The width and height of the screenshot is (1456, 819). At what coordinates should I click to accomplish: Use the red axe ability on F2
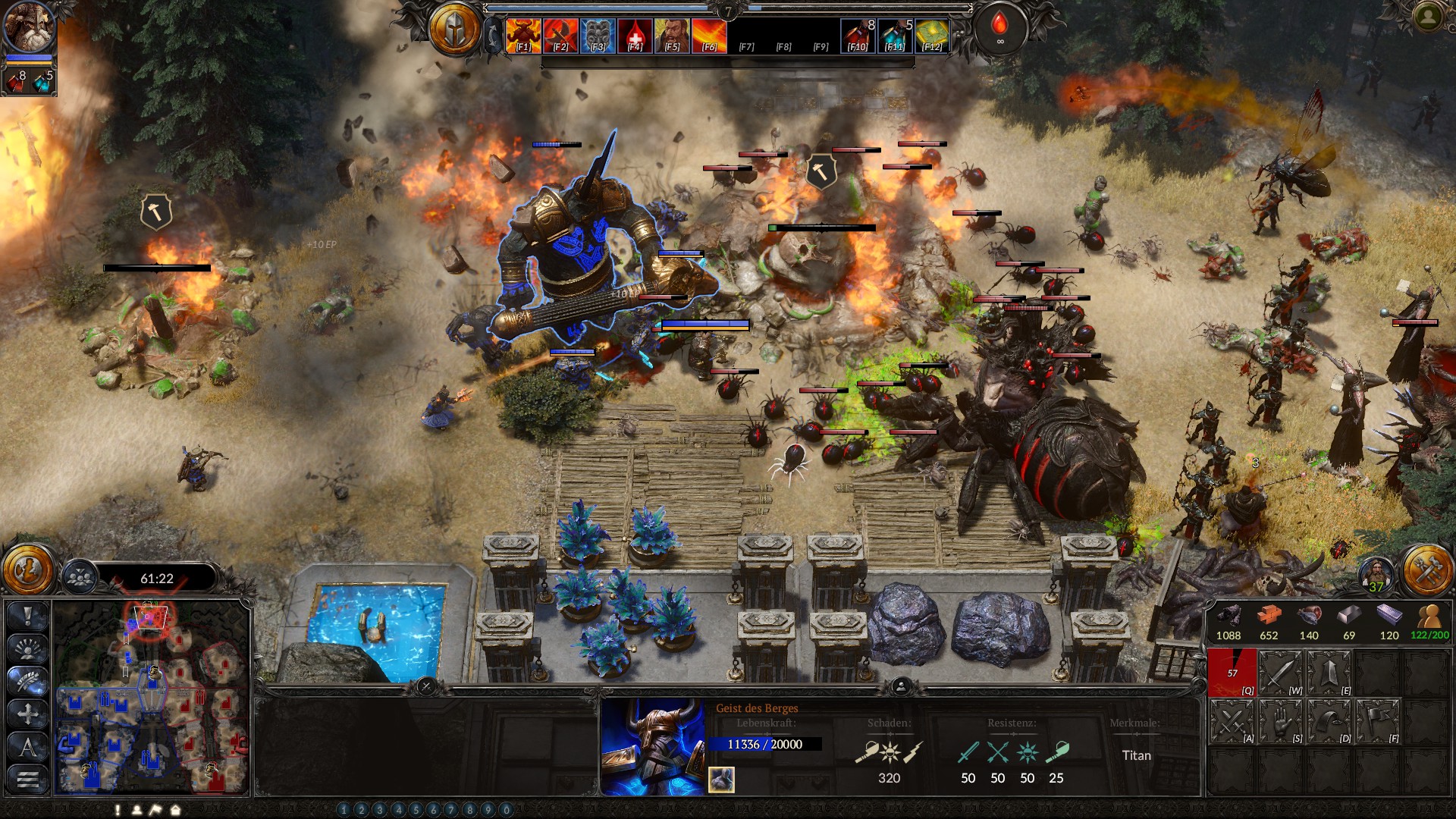(560, 36)
